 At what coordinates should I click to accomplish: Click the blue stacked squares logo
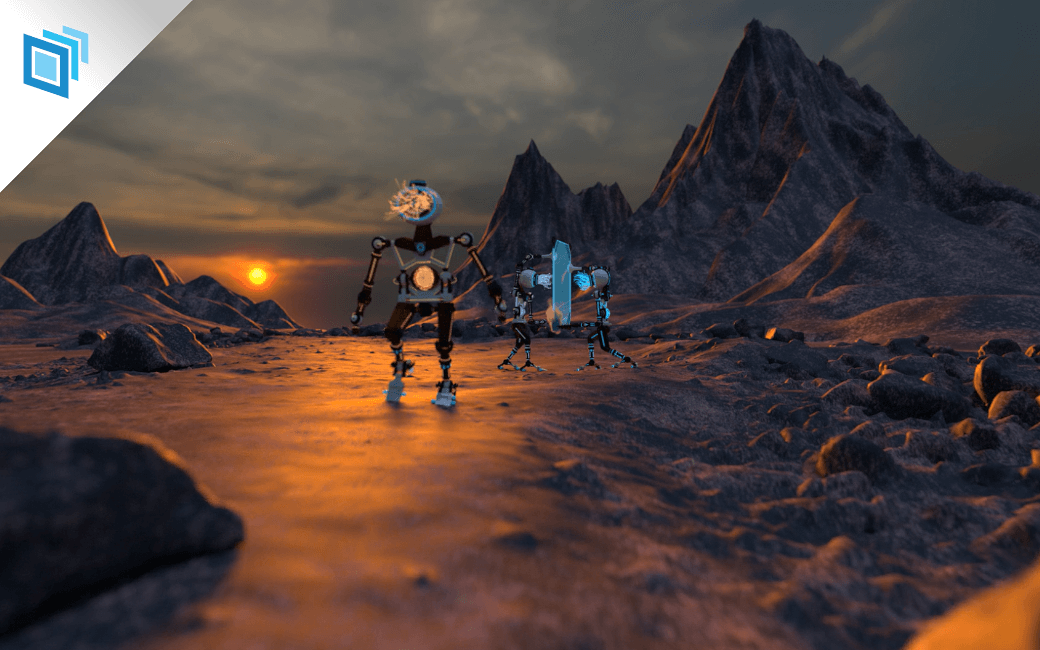coord(54,60)
